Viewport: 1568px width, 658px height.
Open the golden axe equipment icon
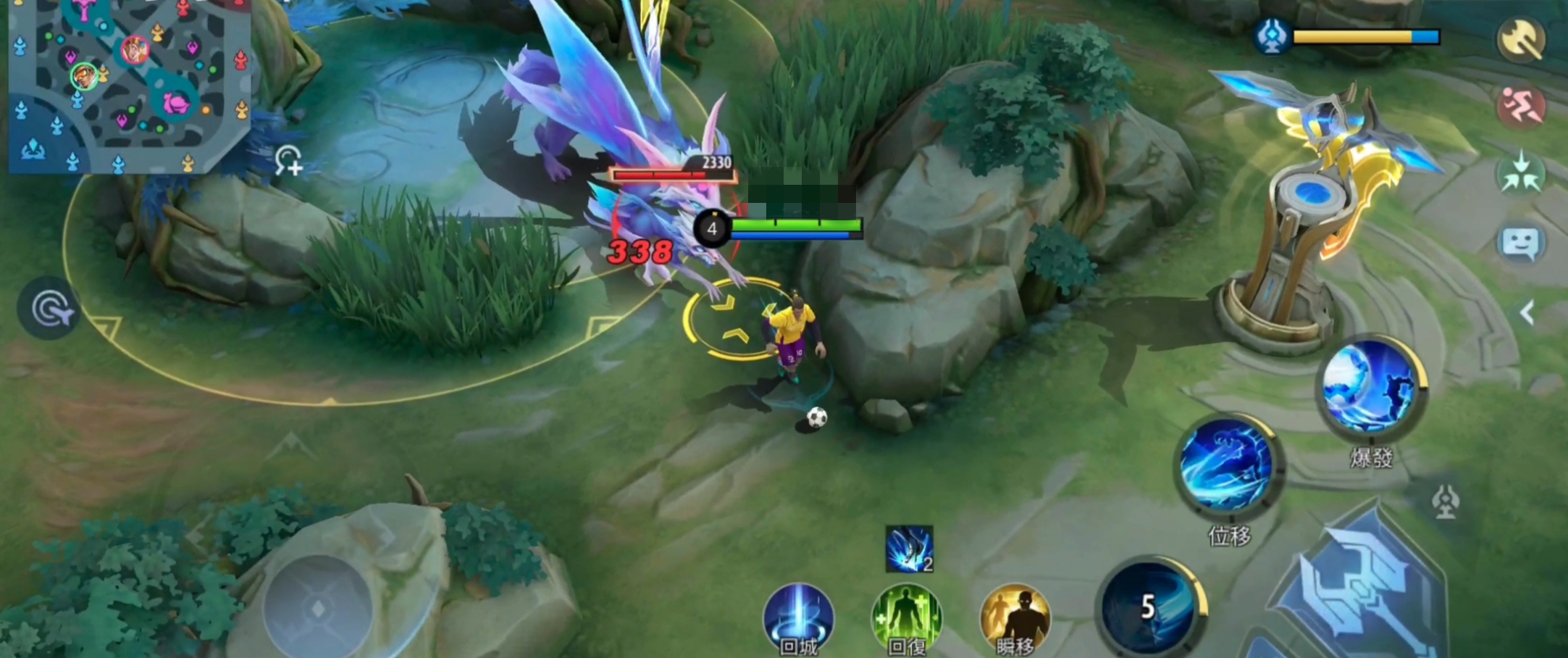coord(1521,38)
